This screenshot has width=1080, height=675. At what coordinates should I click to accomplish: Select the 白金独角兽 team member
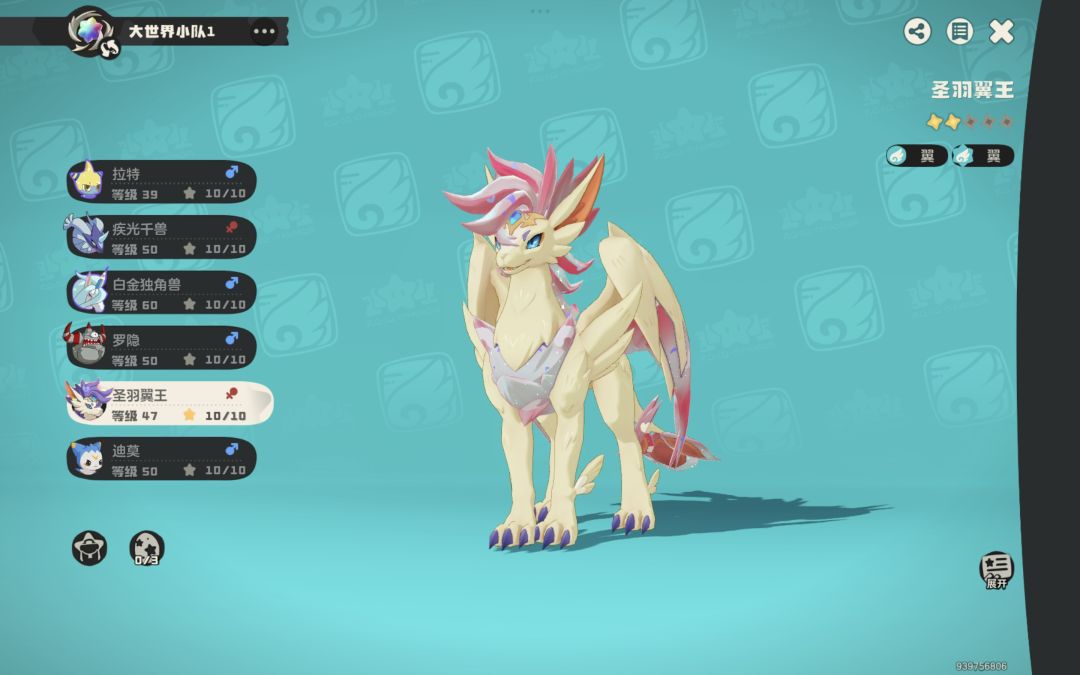tap(162, 292)
